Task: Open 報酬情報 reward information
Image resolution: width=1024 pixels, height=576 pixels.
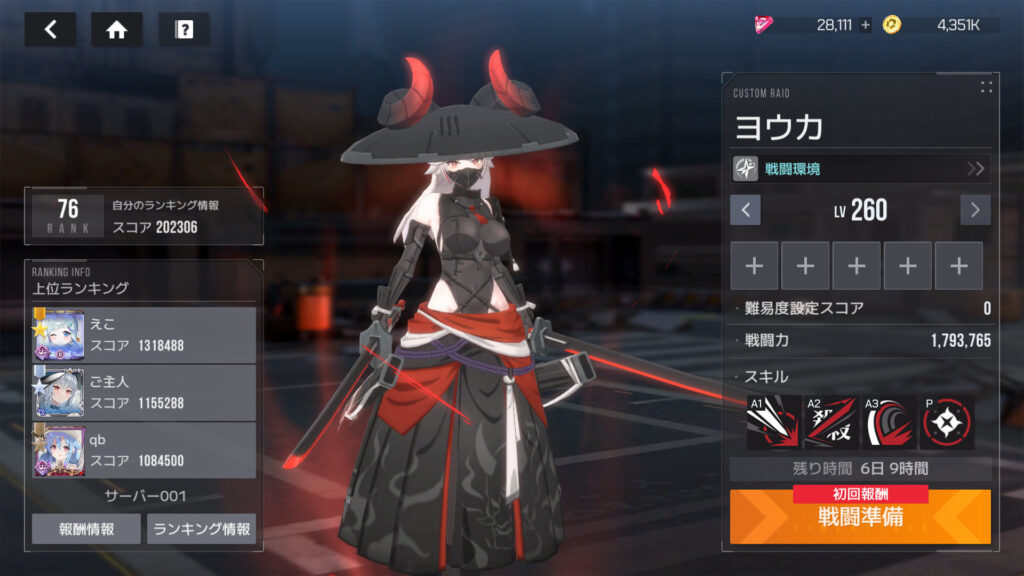Action: [86, 529]
